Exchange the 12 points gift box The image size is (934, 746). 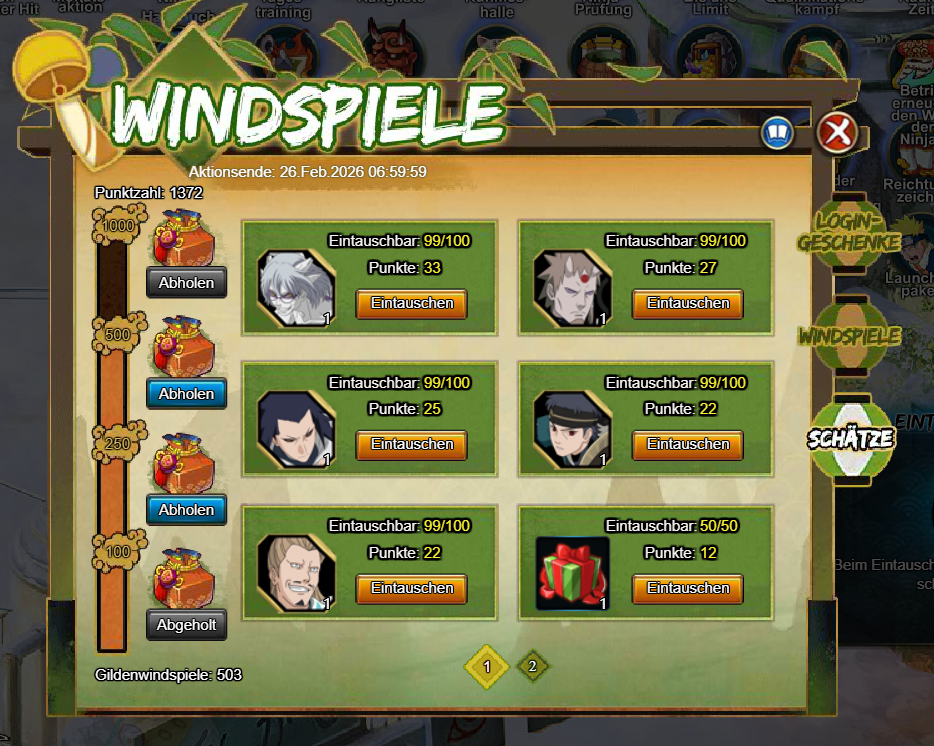coord(687,588)
